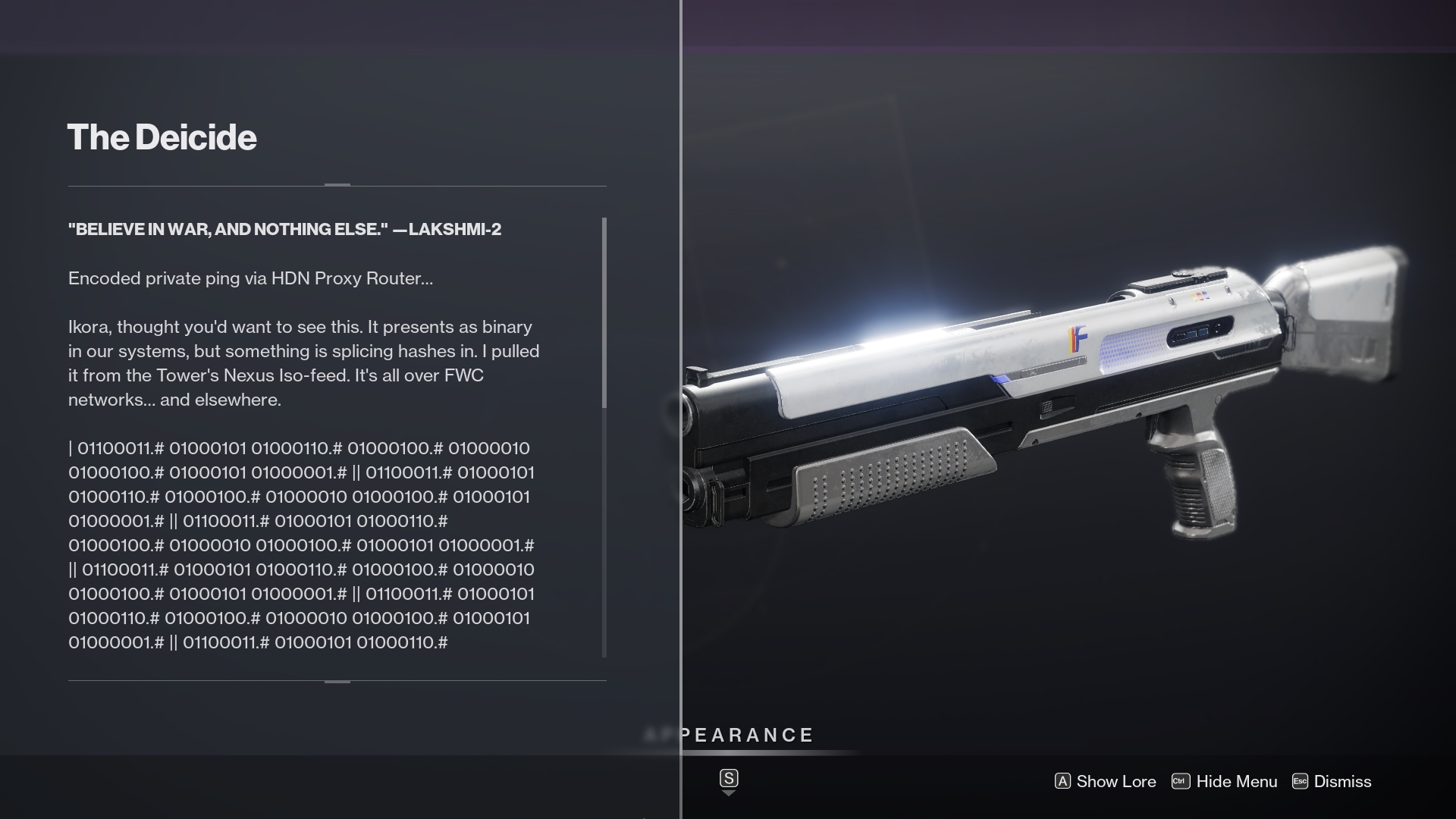The width and height of the screenshot is (1456, 819).
Task: Click the HDN Proxy Router ping line
Action: point(250,278)
